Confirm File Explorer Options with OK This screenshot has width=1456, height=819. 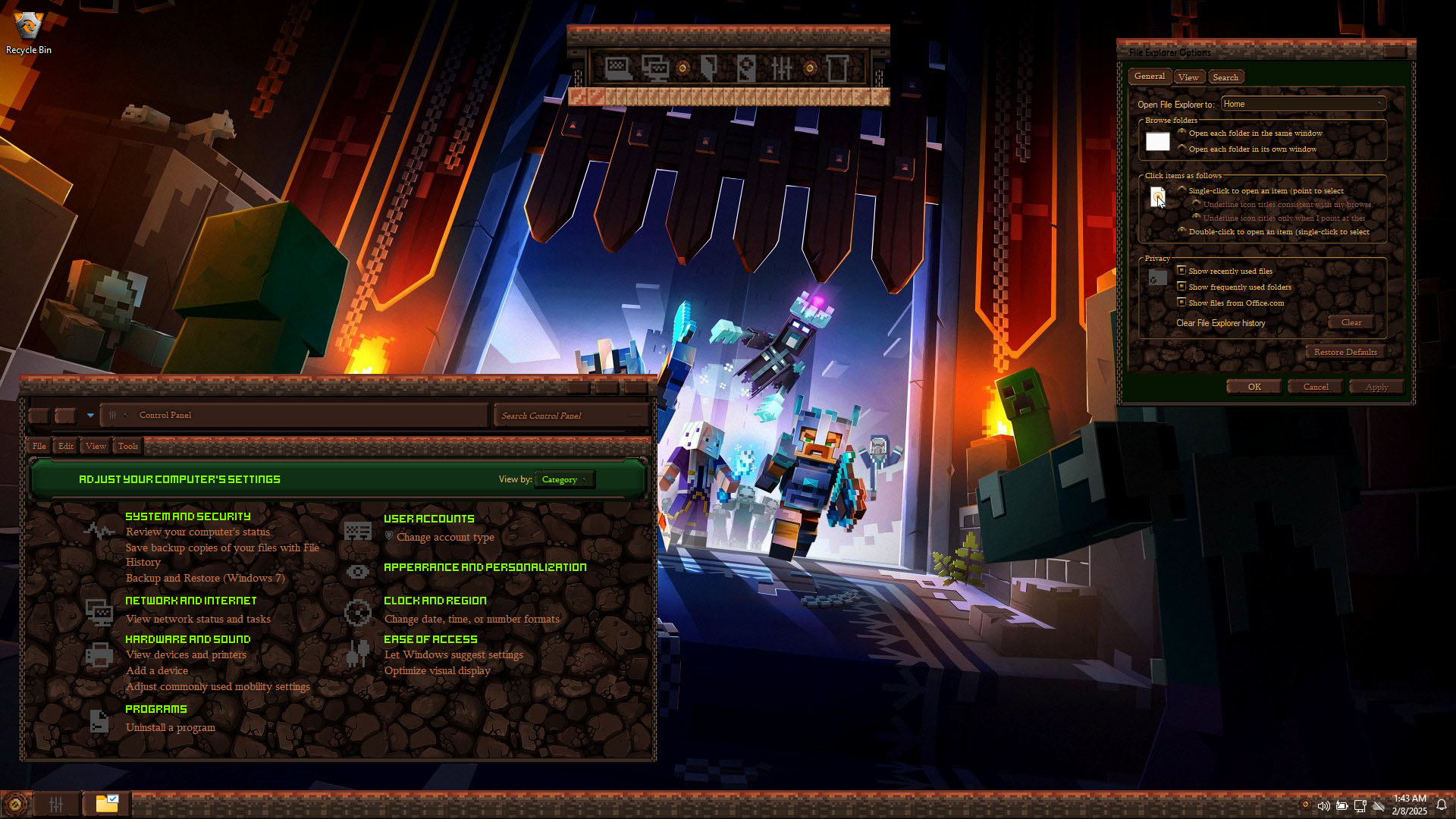pyautogui.click(x=1254, y=387)
